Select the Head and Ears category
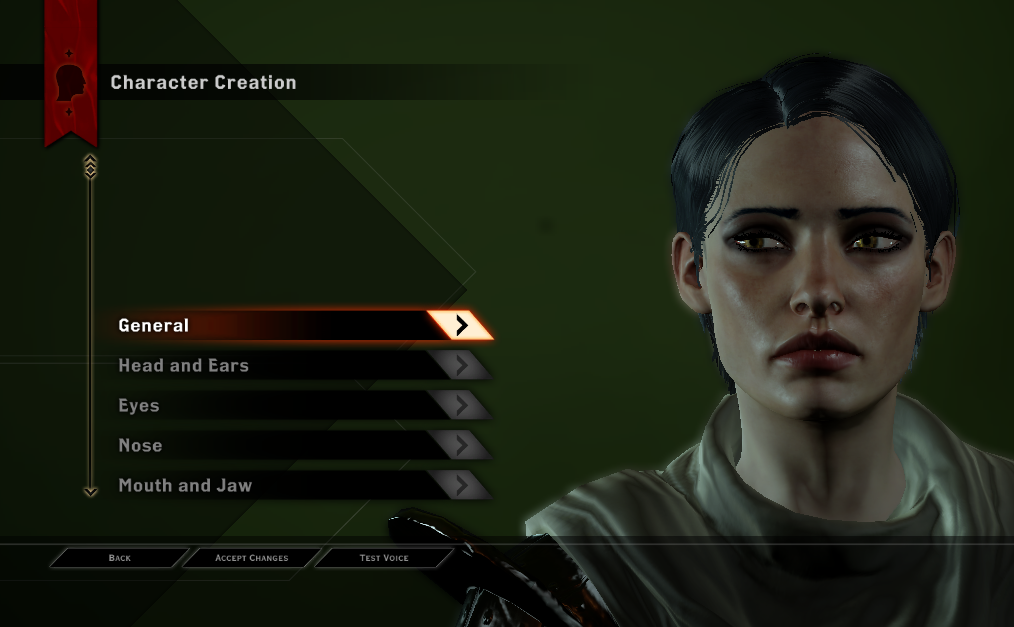This screenshot has height=627, width=1014. click(x=300, y=366)
